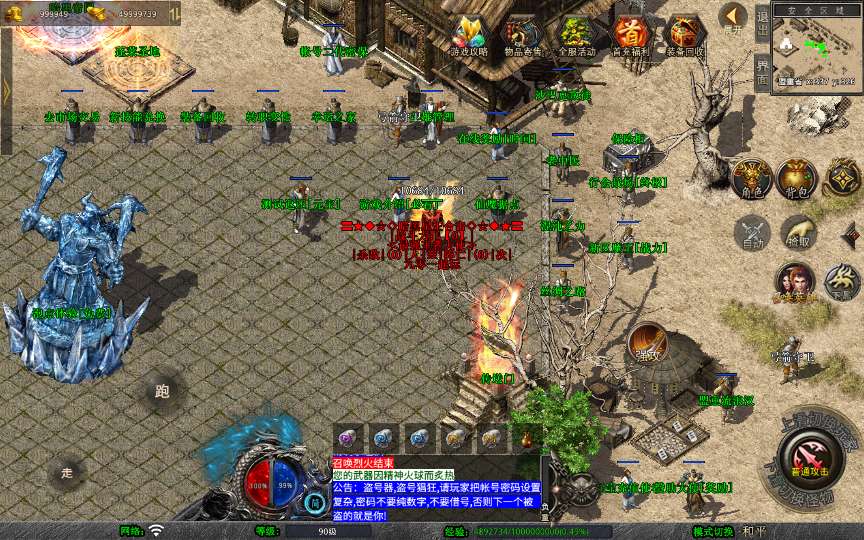
Task: Open the 游戏攻略 game guide icon
Action: [468, 36]
